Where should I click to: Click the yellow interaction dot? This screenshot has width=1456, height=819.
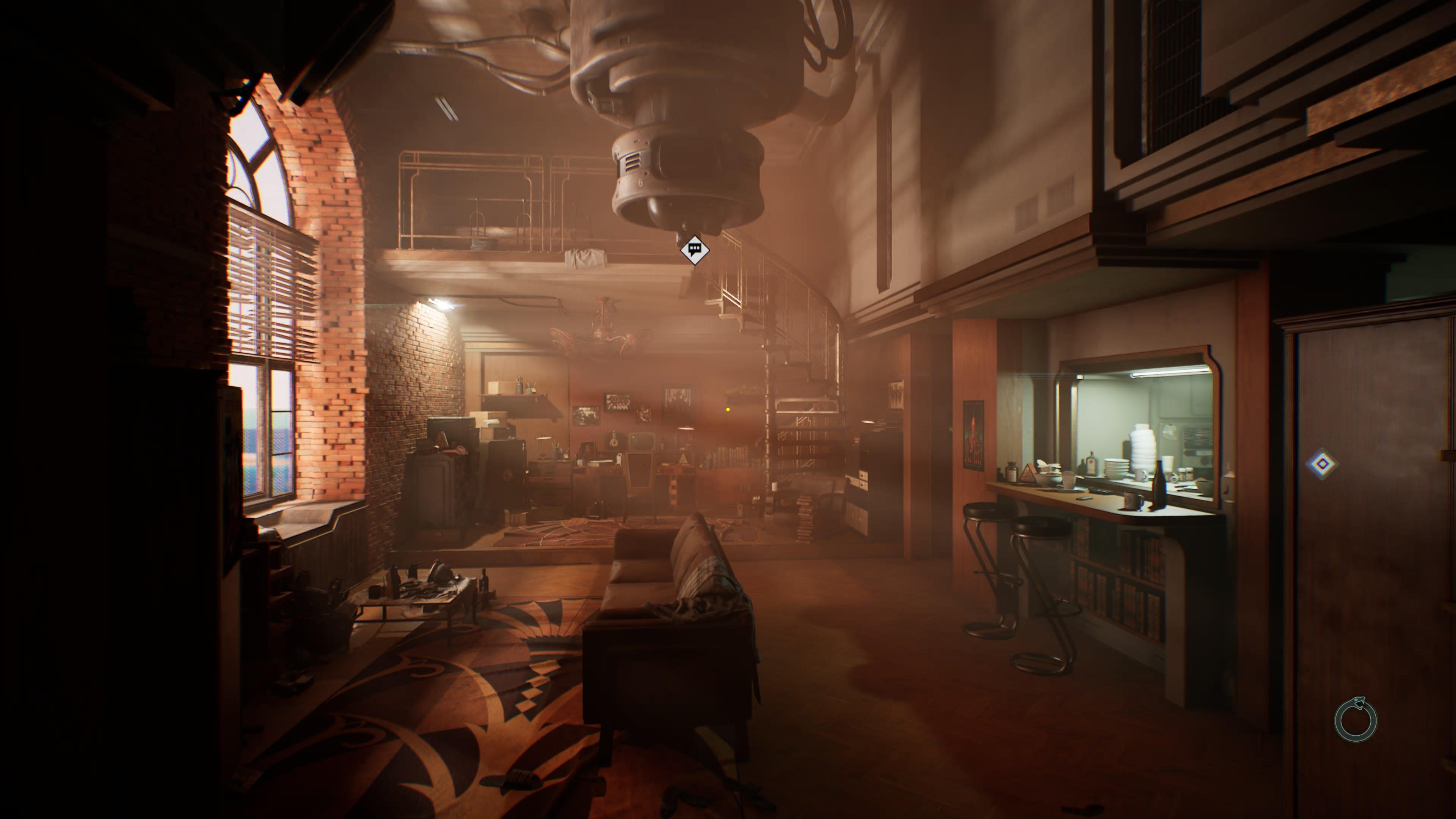[x=728, y=409]
